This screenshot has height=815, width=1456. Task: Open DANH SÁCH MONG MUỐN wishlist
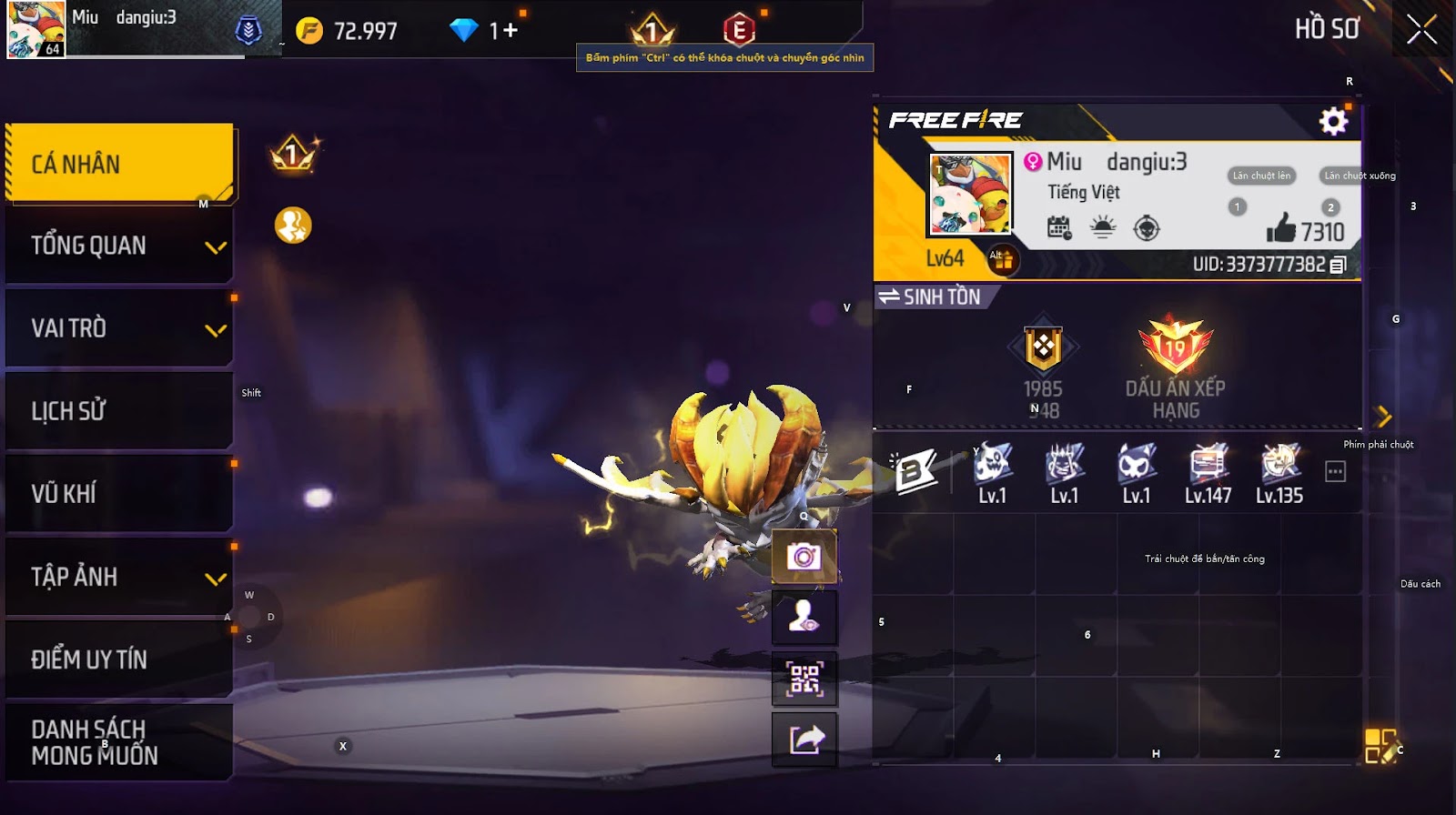coord(119,742)
